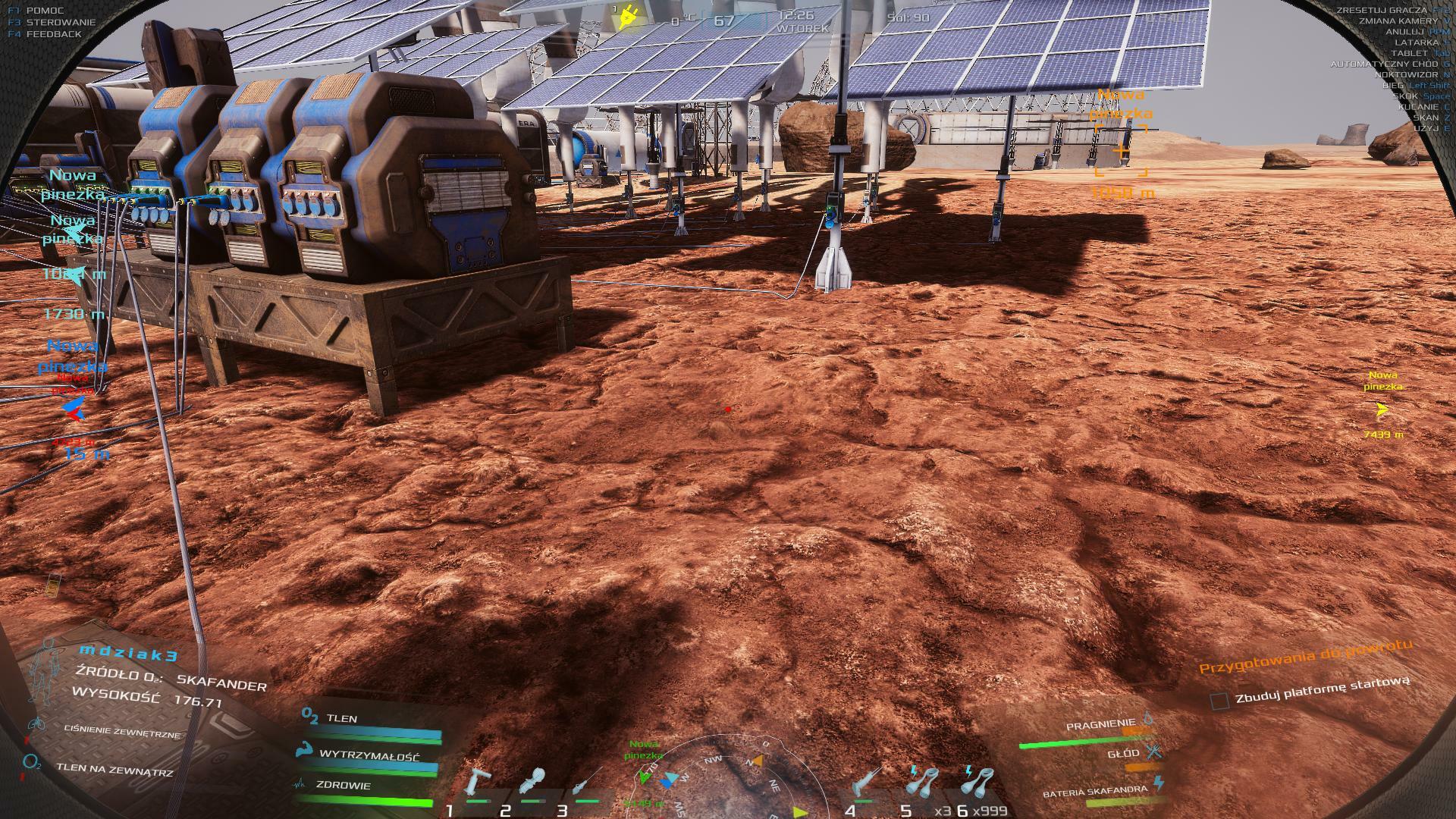
Task: Select hotbar slot 2 round-headed tool
Action: 532,784
